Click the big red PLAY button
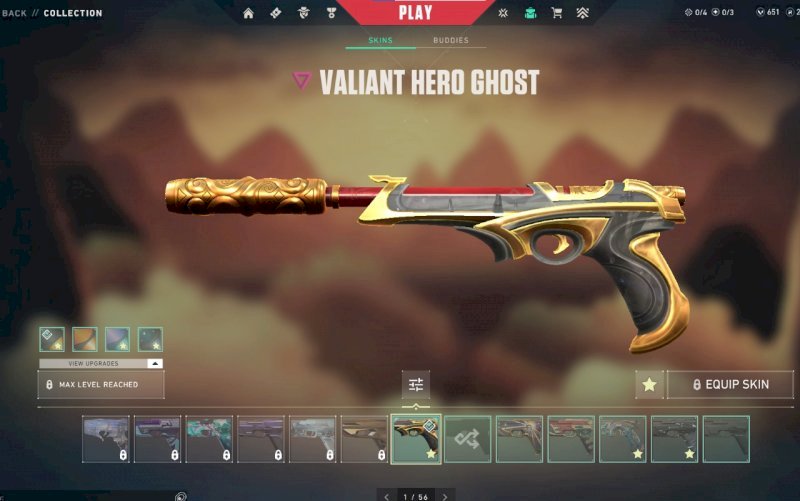 click(x=415, y=13)
